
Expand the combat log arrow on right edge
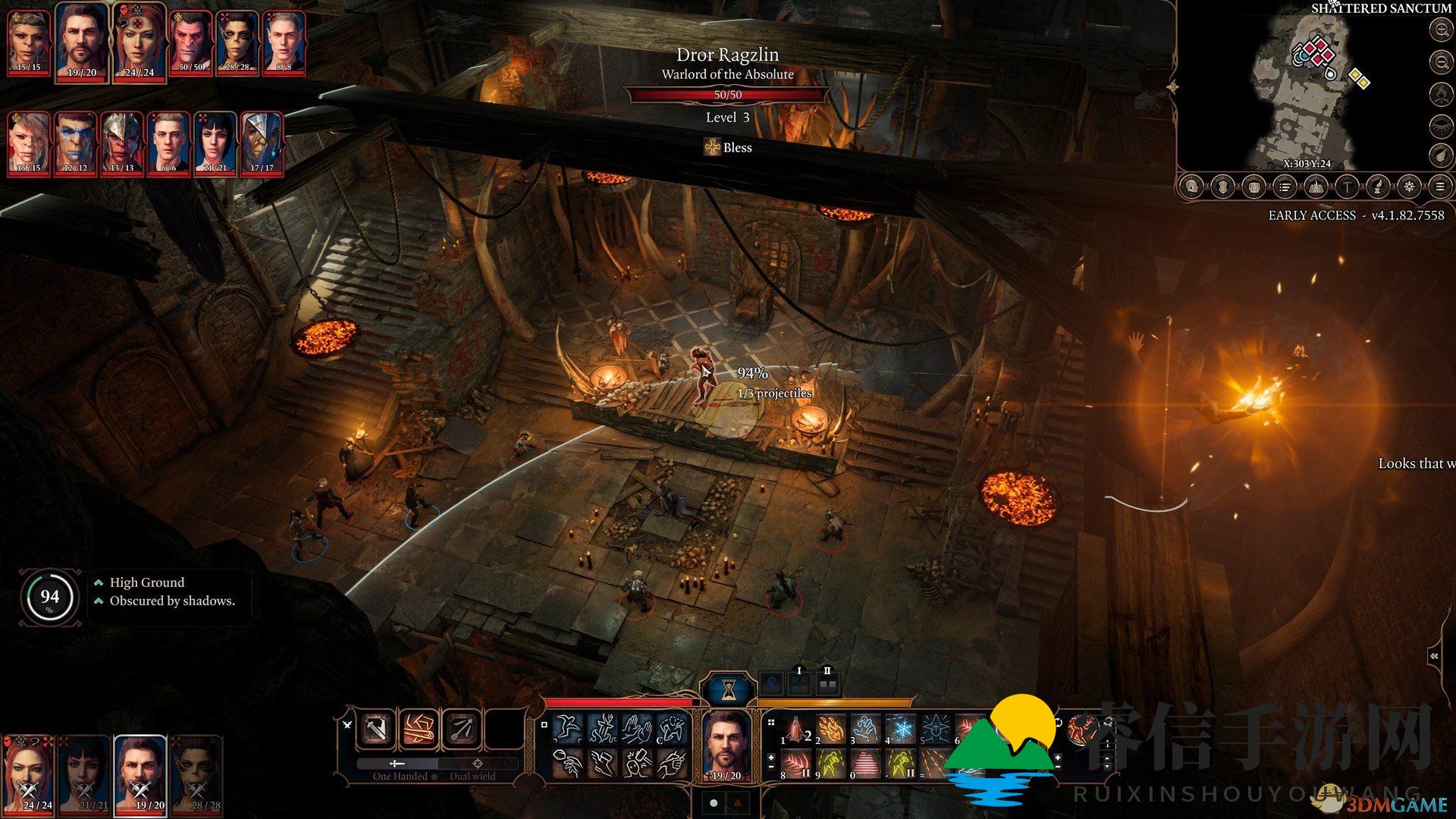click(1435, 656)
